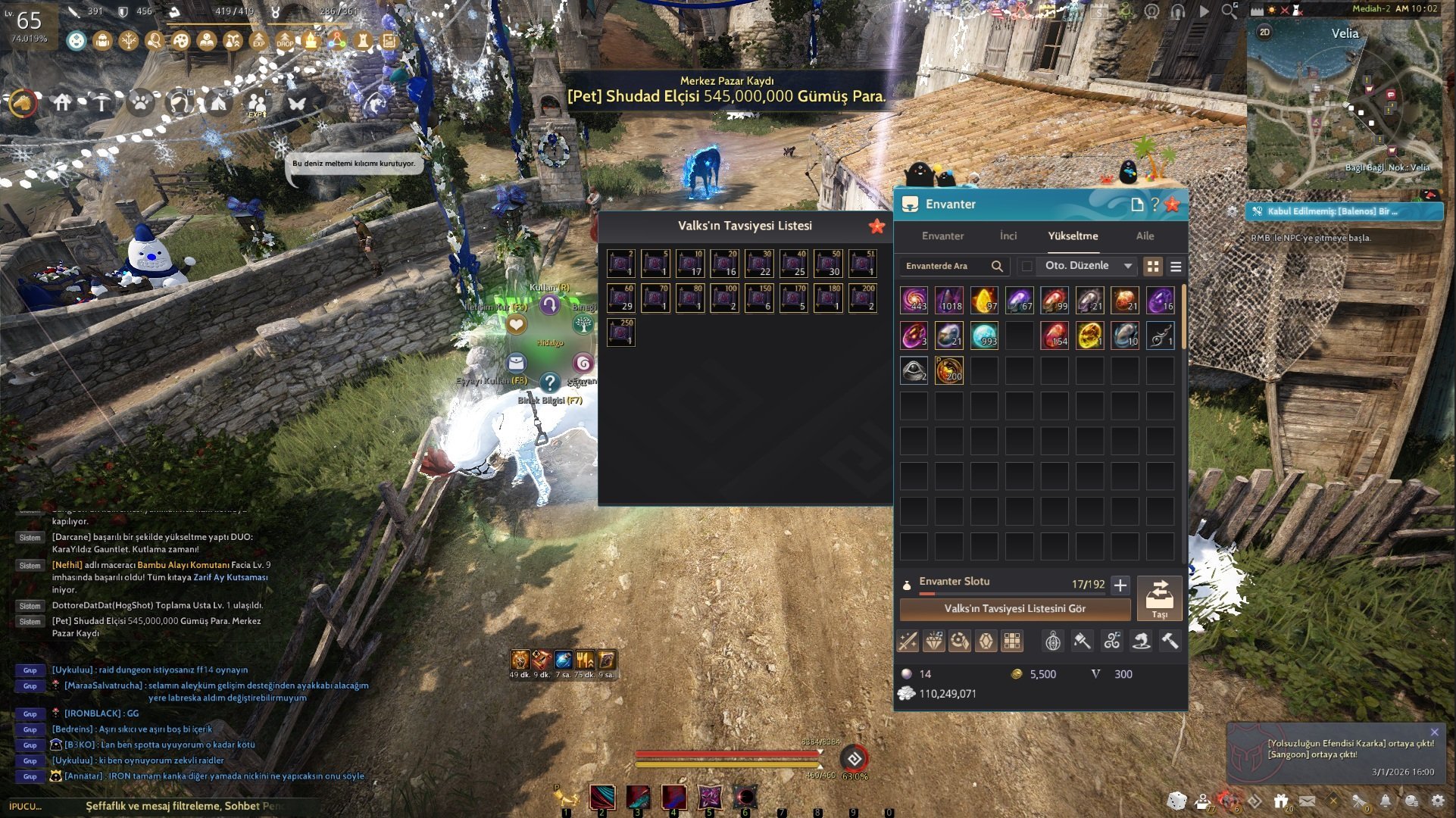
Task: Click the Valks'ın Tavsiyesi Listesini Gör button
Action: [1014, 608]
